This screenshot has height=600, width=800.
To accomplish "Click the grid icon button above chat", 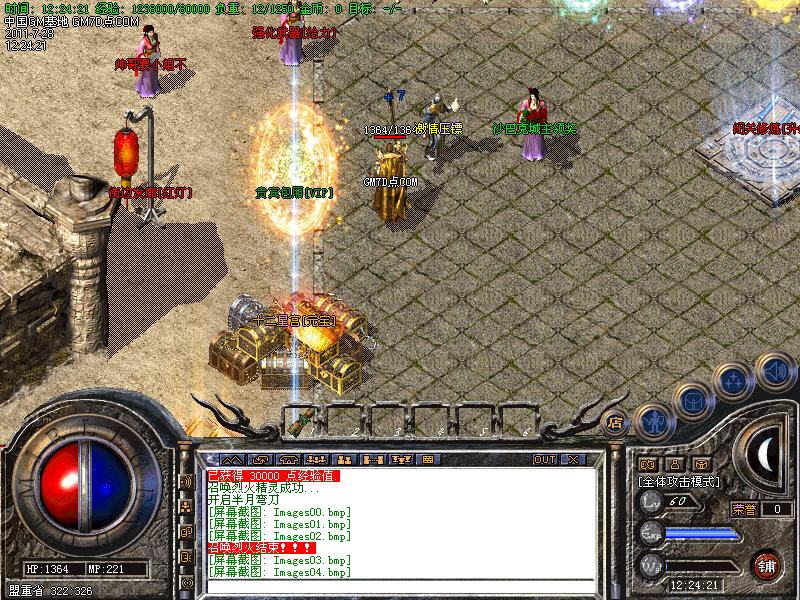I will point(428,459).
